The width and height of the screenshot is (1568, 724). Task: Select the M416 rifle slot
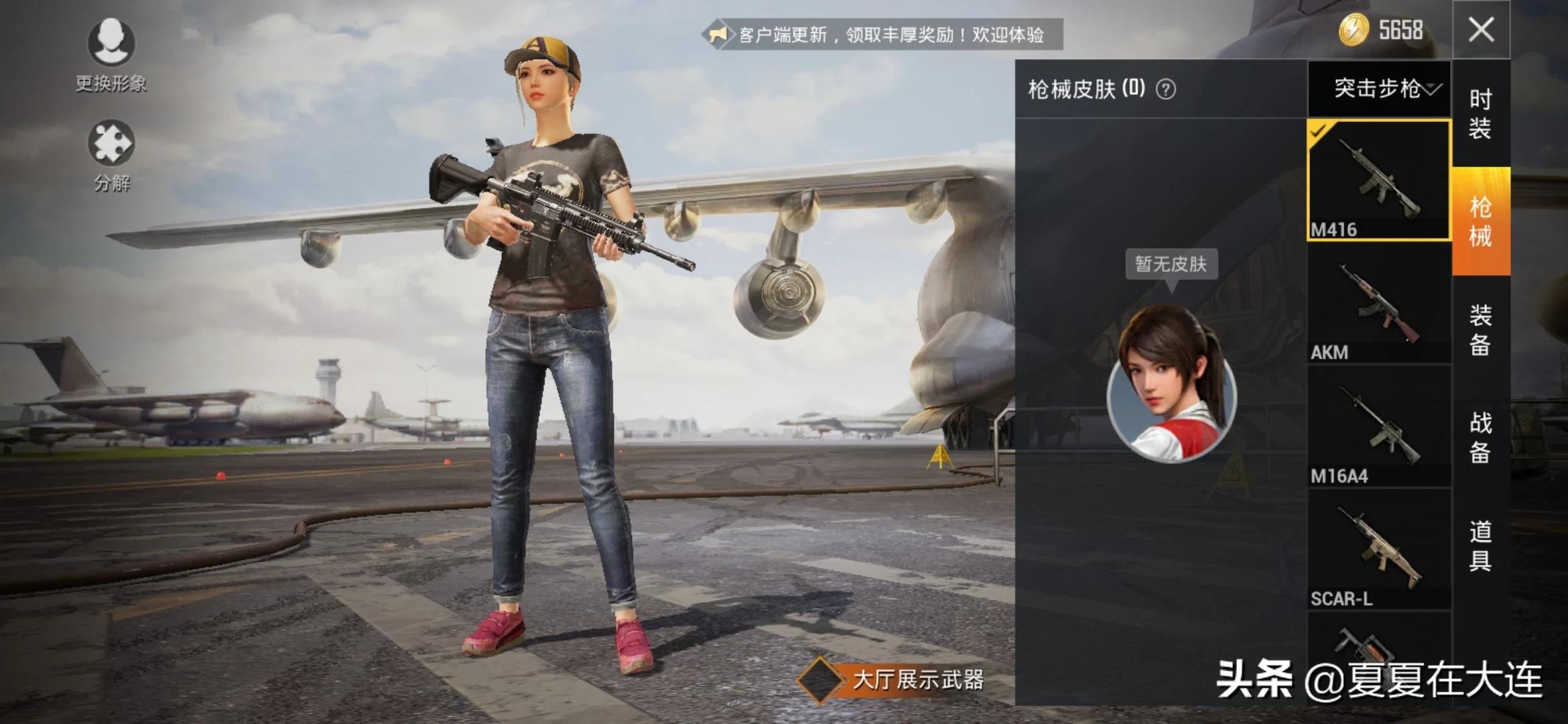1379,180
